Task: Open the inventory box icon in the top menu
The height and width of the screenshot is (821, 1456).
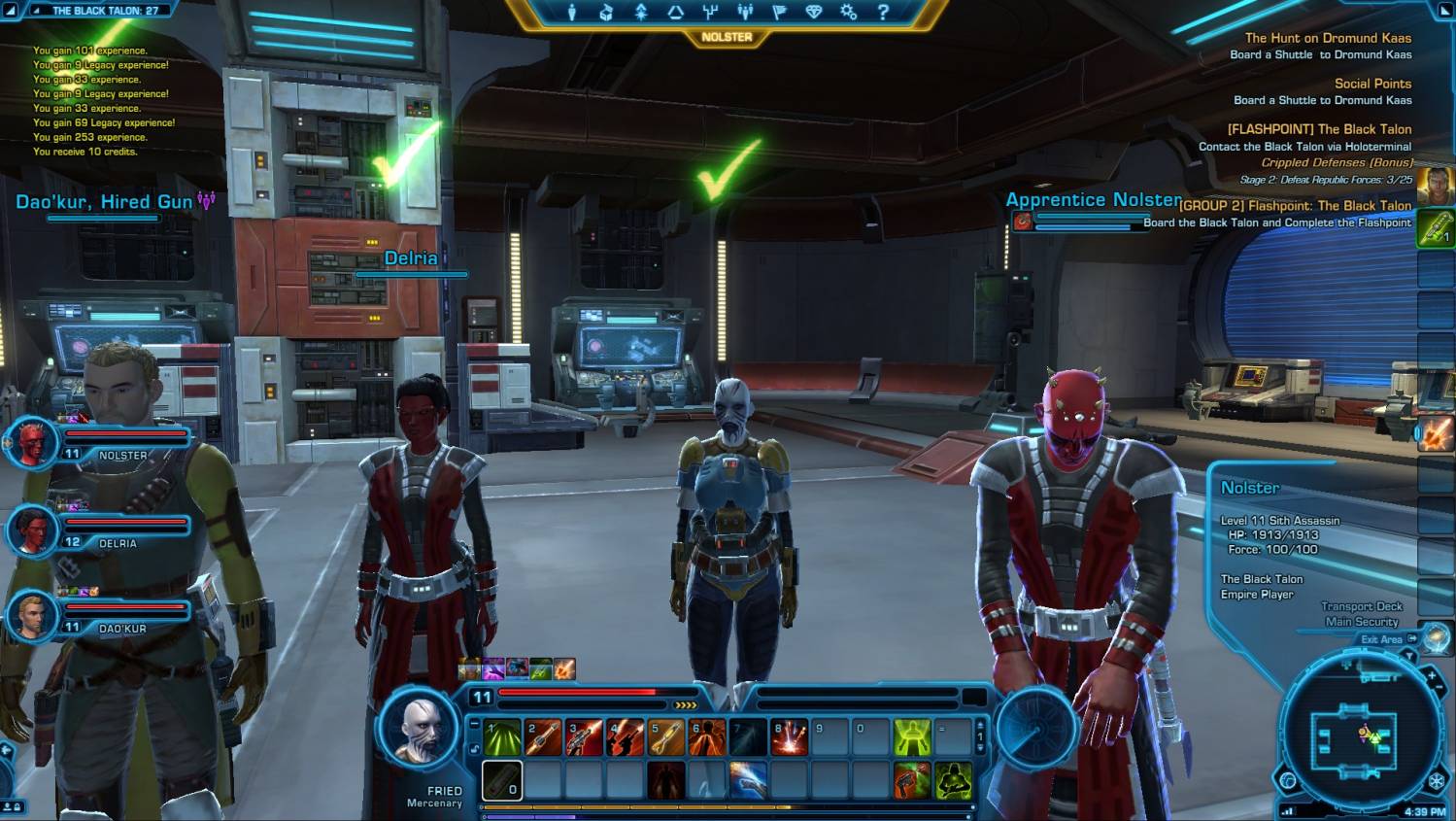Action: tap(606, 12)
